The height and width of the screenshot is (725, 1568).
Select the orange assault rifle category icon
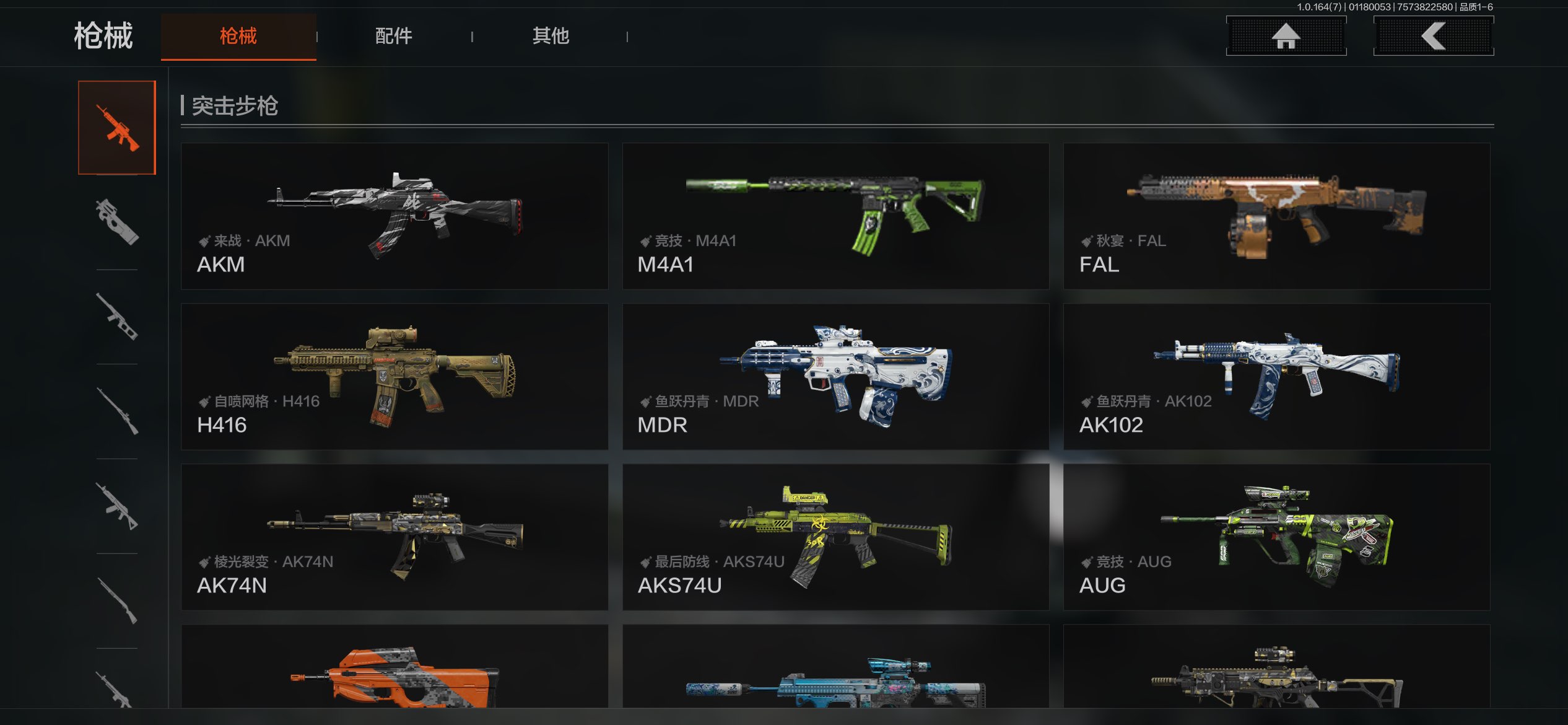[x=117, y=128]
